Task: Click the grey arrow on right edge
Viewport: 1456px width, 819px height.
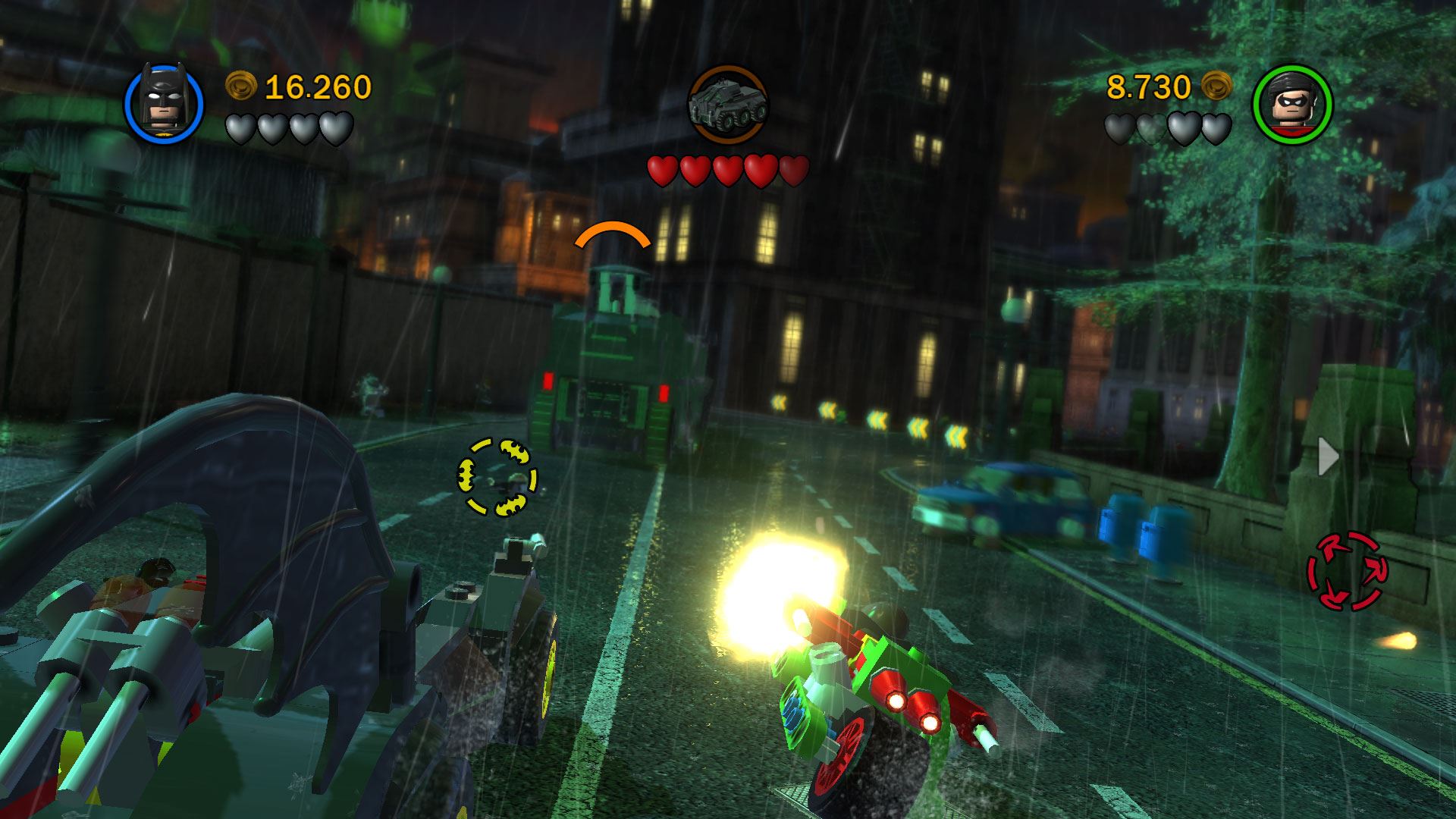Action: [1328, 456]
